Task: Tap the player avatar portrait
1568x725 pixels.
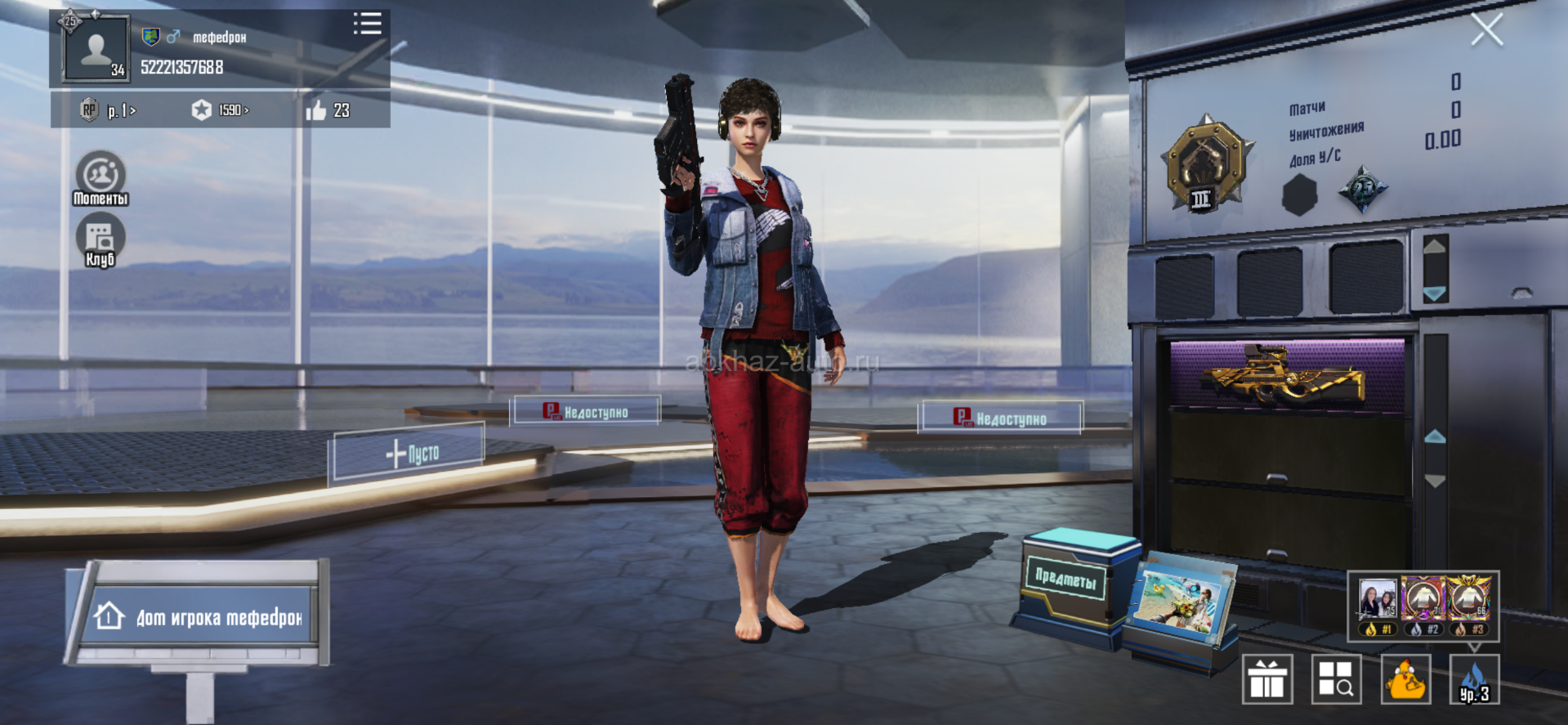Action: click(96, 49)
